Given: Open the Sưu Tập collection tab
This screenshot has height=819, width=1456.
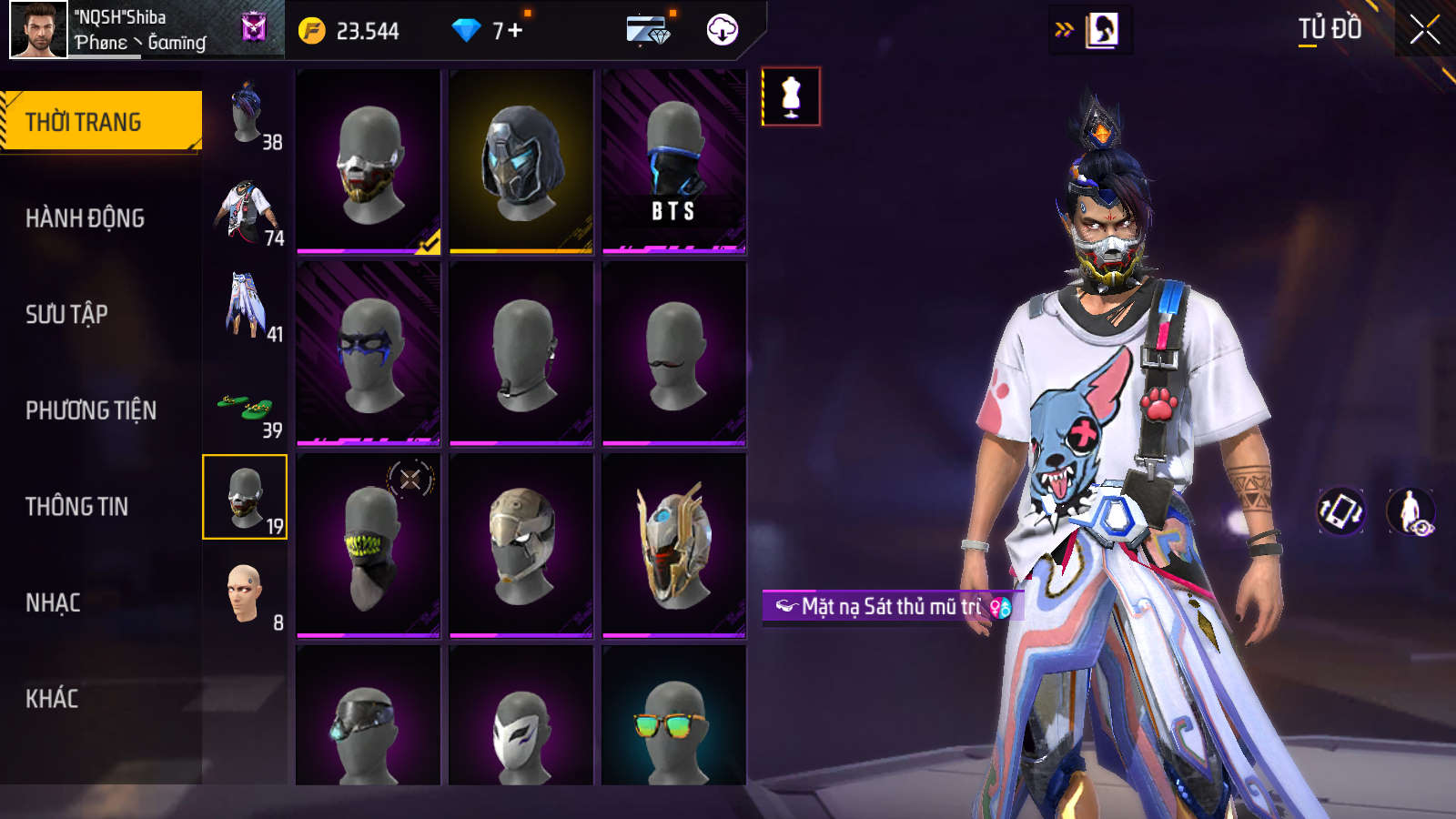Looking at the screenshot, I should coord(66,315).
